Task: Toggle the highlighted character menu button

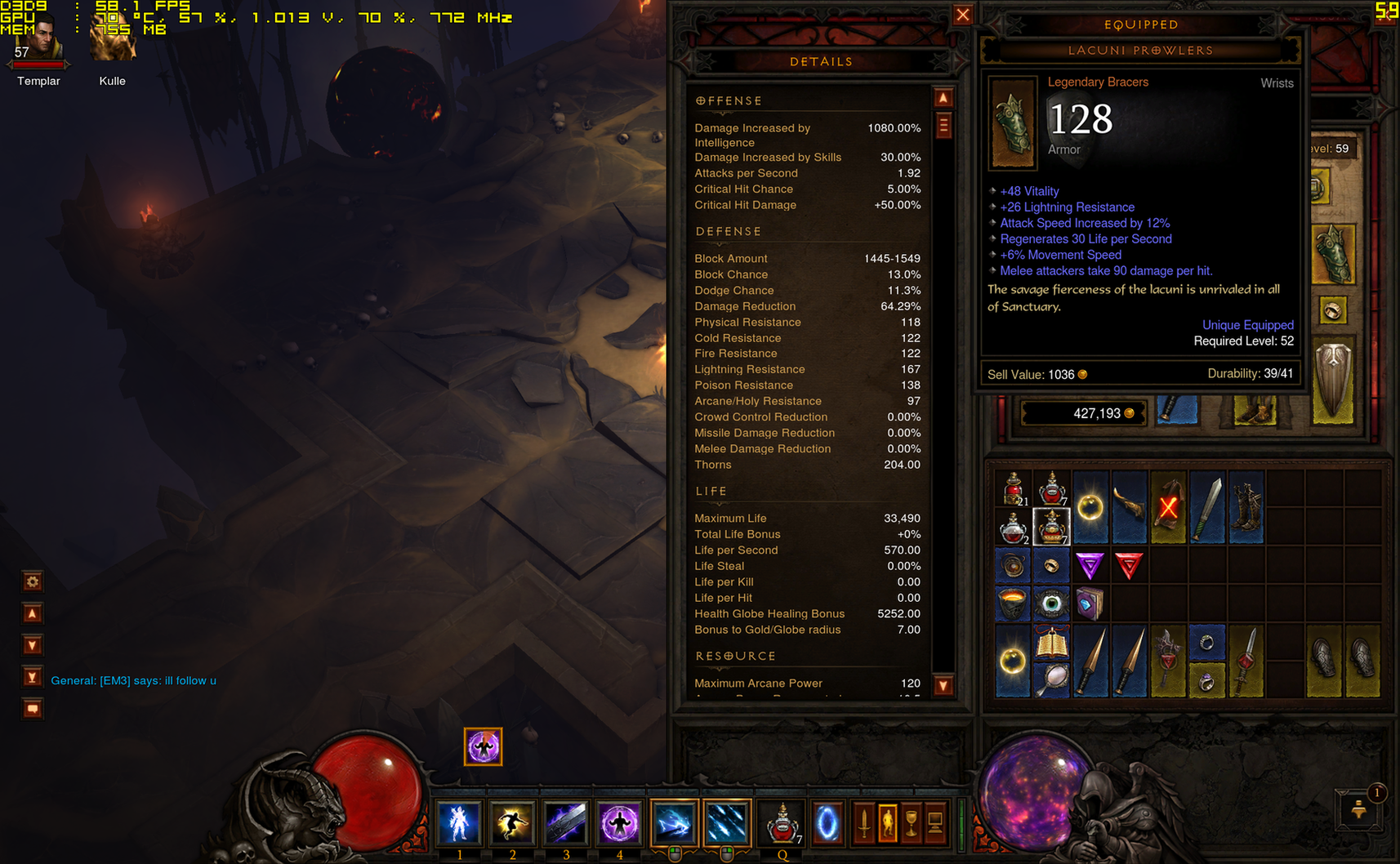Action: (x=887, y=823)
